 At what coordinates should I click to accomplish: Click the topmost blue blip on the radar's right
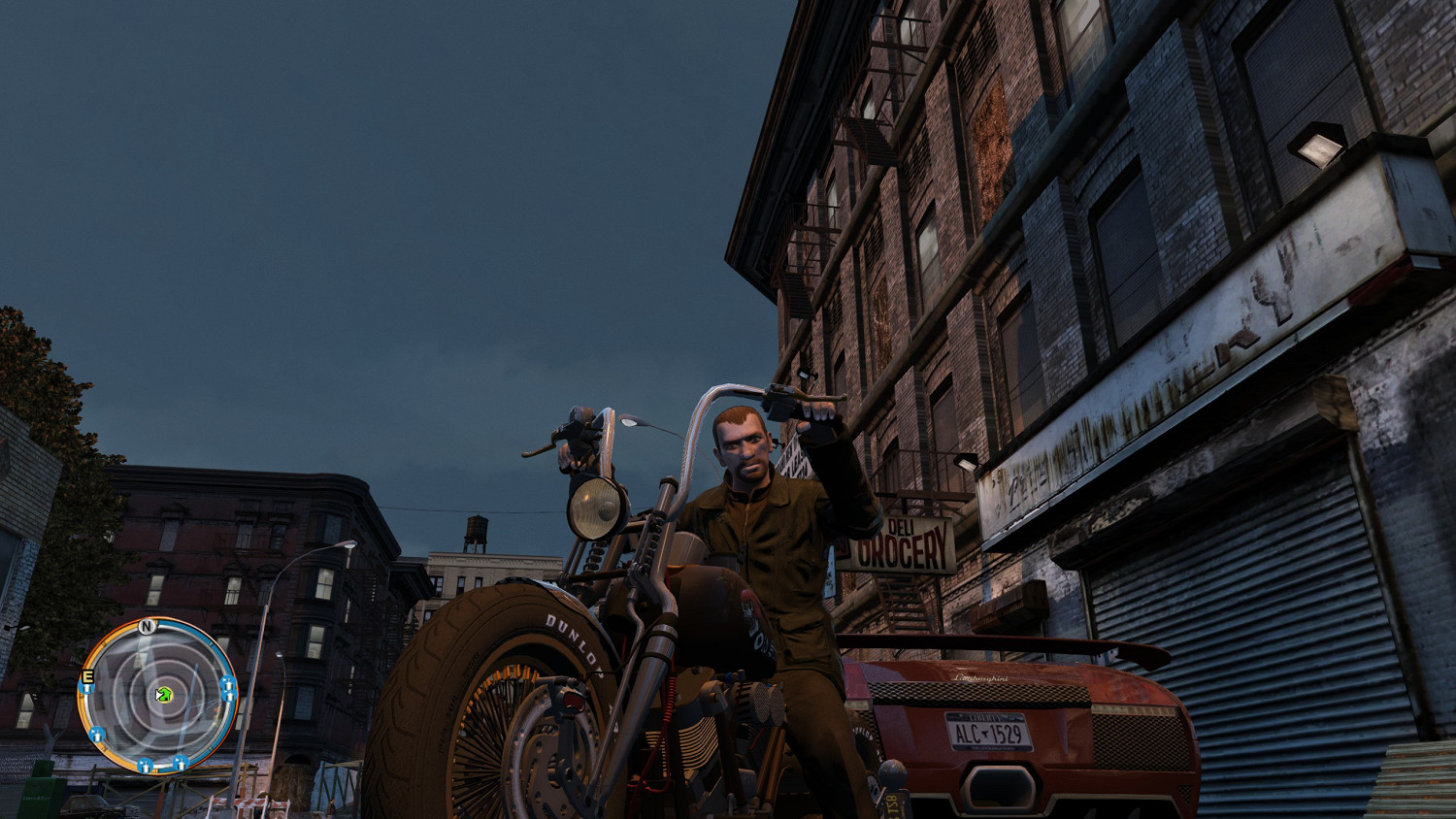point(228,684)
